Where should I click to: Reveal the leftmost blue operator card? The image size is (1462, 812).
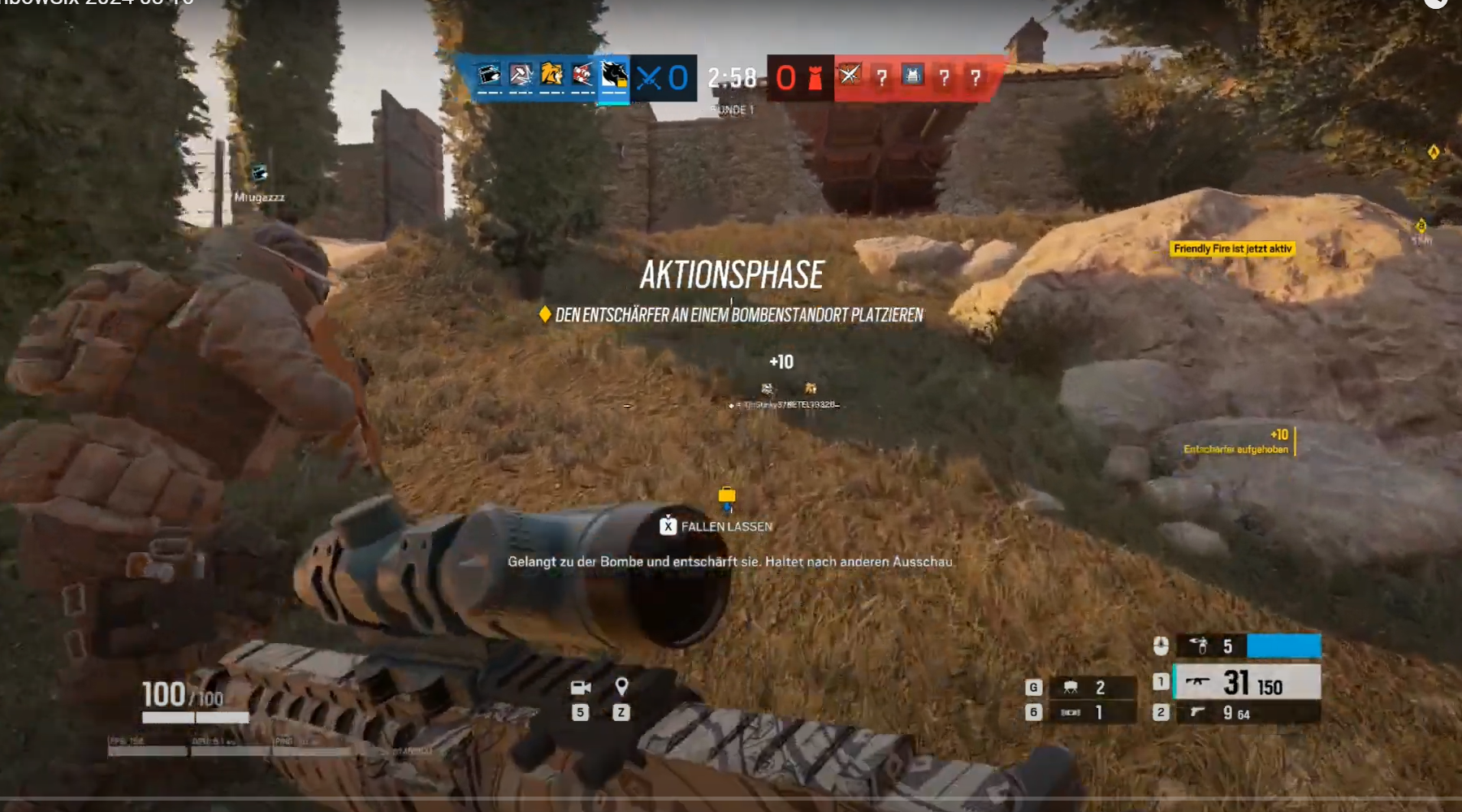[488, 77]
